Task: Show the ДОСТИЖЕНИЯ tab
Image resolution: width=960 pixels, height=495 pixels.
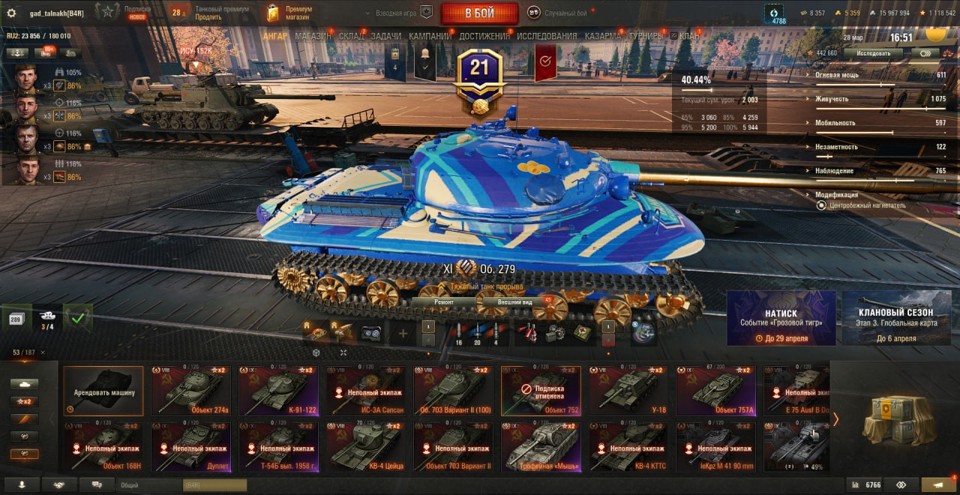Action: tap(485, 36)
